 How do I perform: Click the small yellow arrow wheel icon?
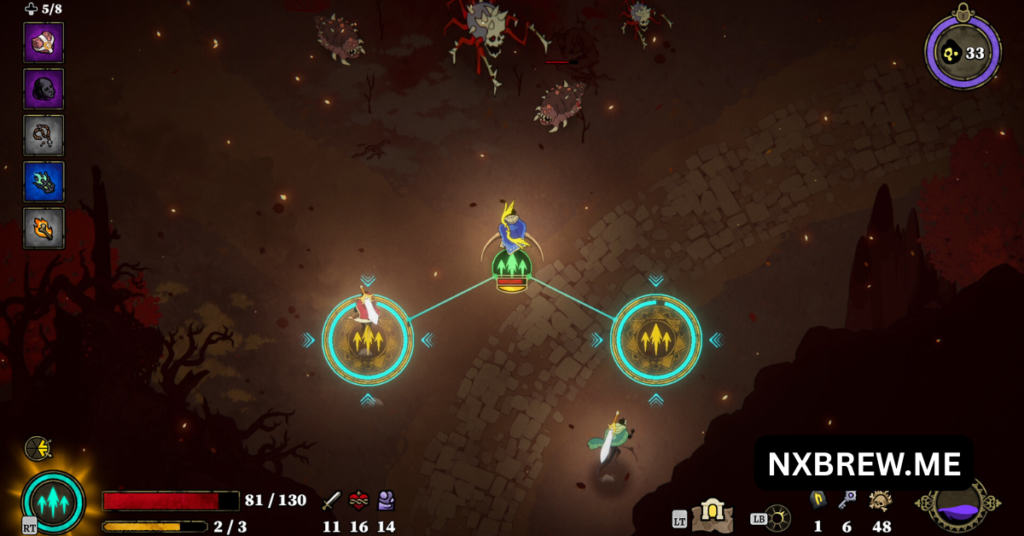point(37,448)
